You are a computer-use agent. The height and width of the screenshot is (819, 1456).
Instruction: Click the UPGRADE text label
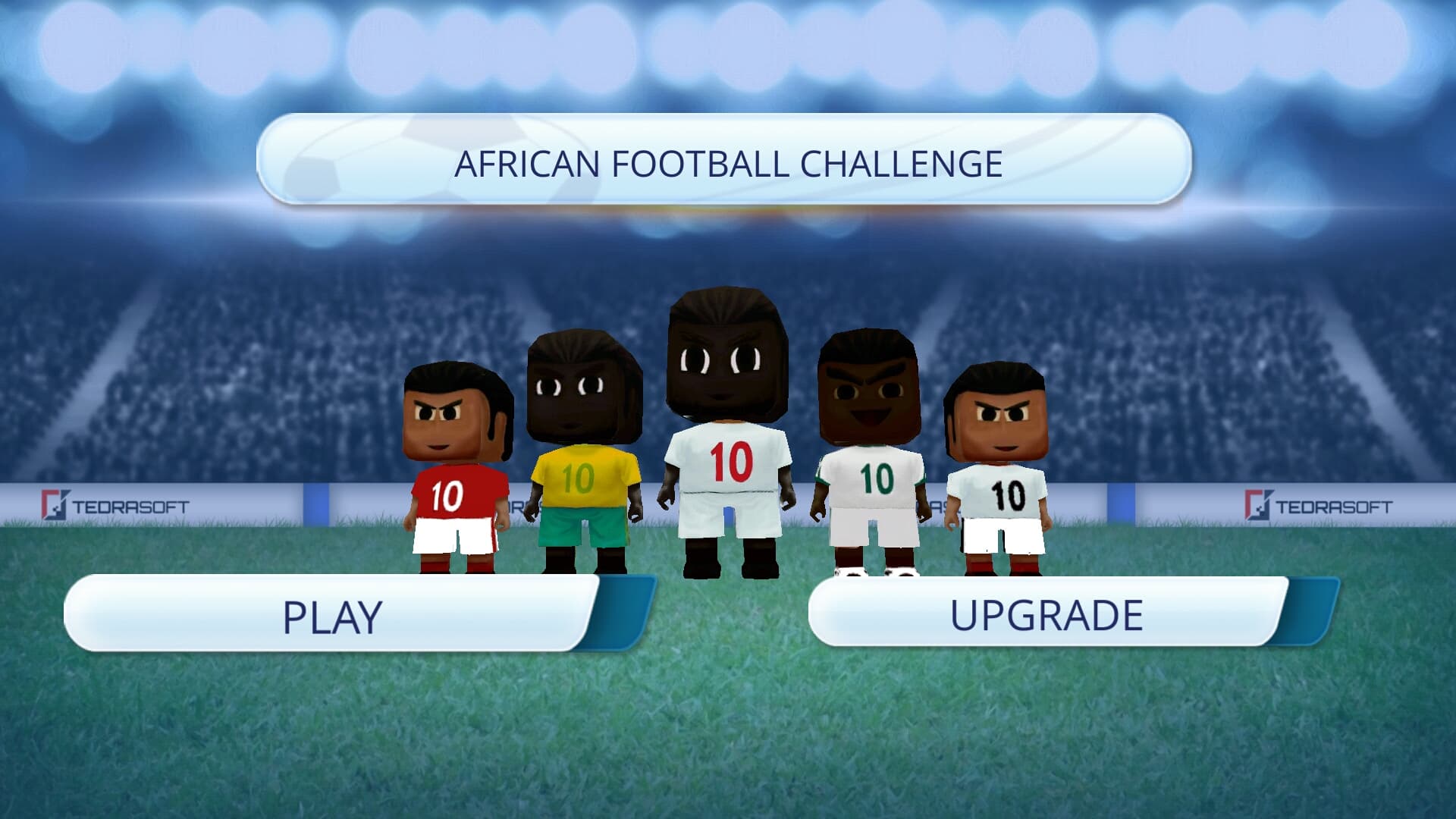click(x=1048, y=614)
